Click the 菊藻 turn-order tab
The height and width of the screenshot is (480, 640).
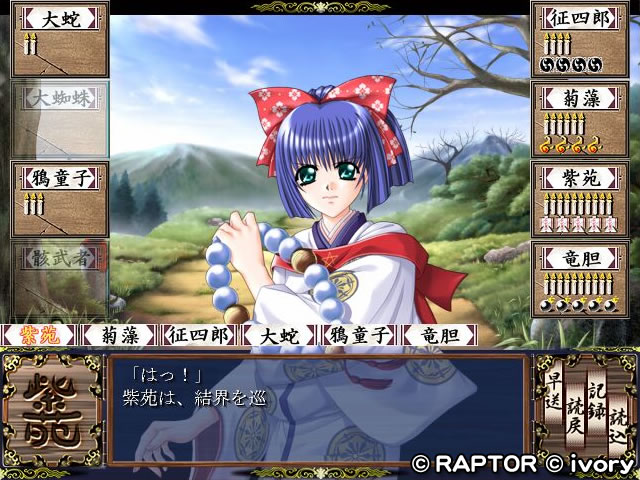point(120,335)
